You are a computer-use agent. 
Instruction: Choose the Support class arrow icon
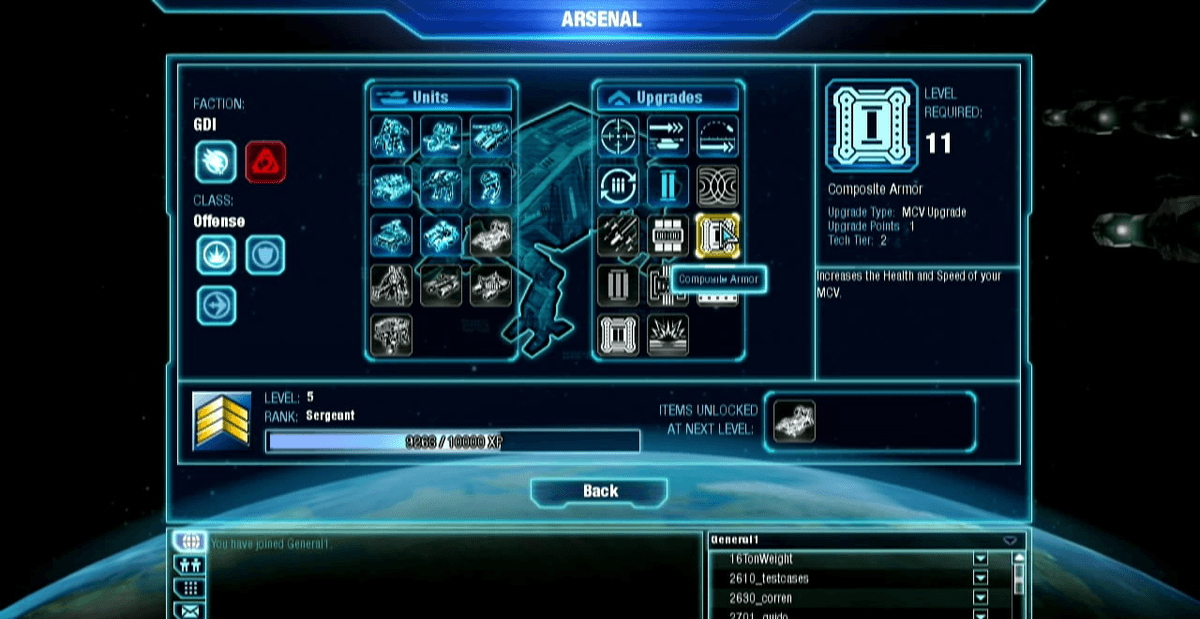pos(216,305)
